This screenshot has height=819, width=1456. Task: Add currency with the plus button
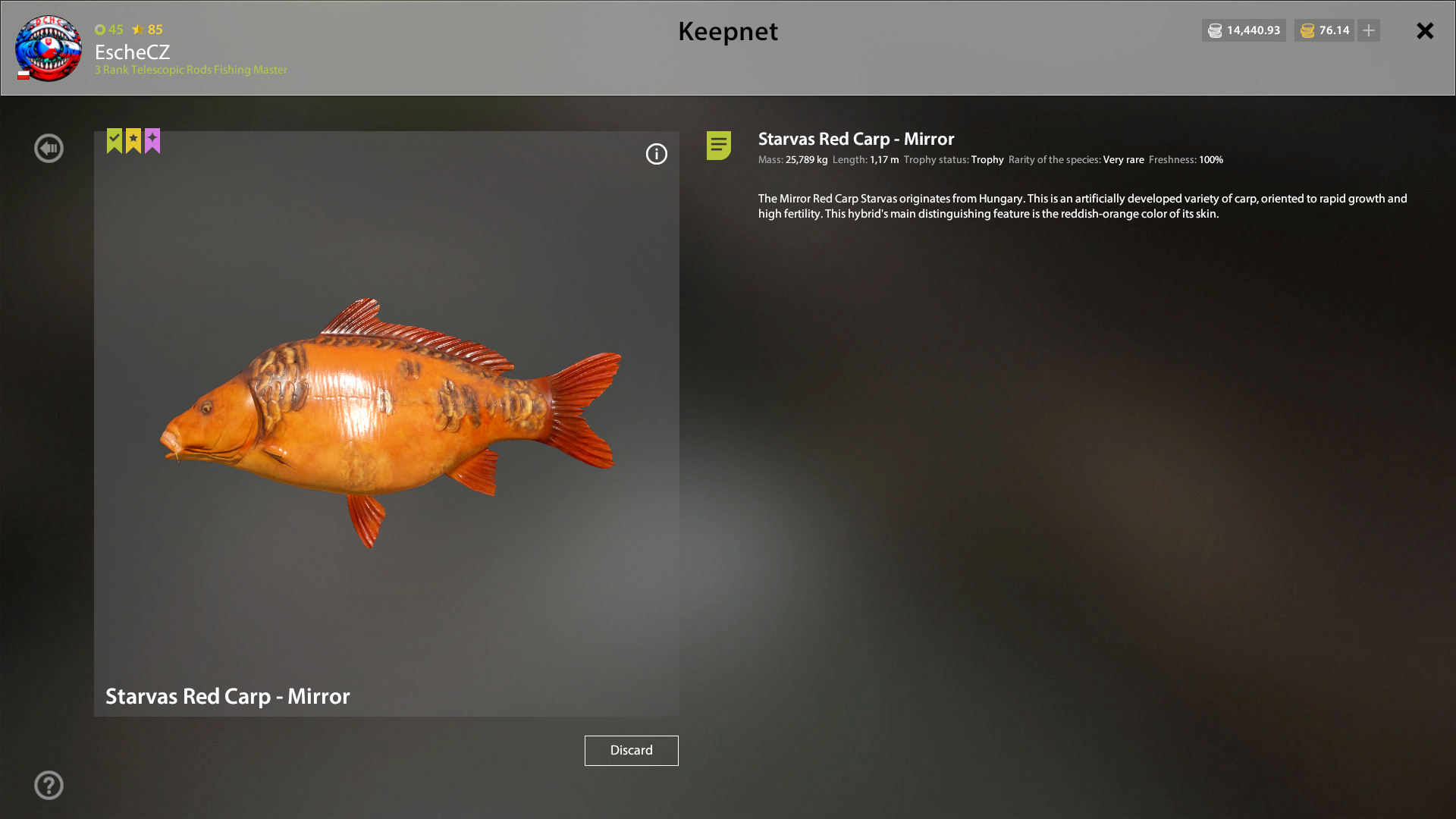(1369, 30)
